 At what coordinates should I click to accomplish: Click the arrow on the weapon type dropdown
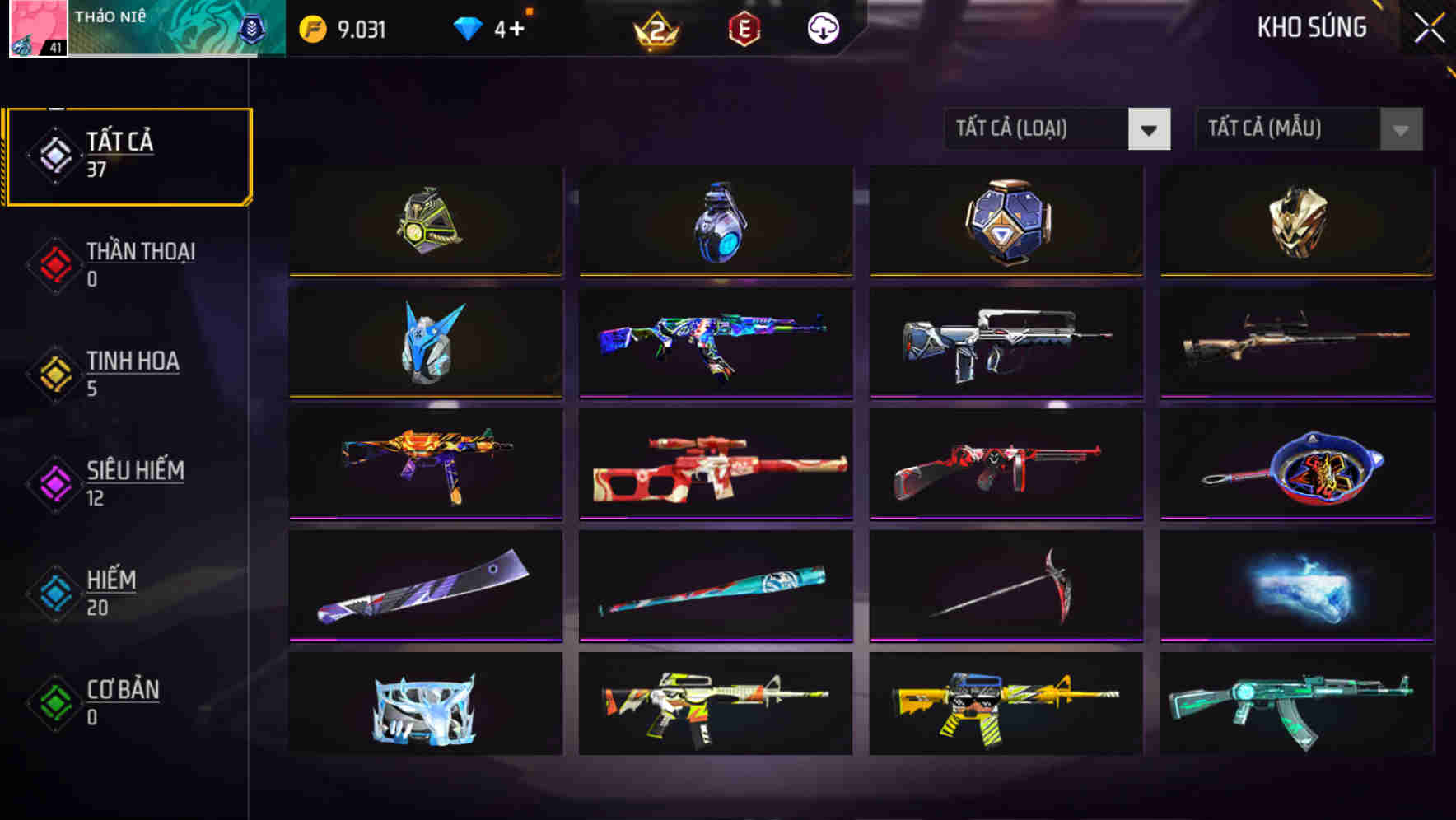click(x=1150, y=129)
